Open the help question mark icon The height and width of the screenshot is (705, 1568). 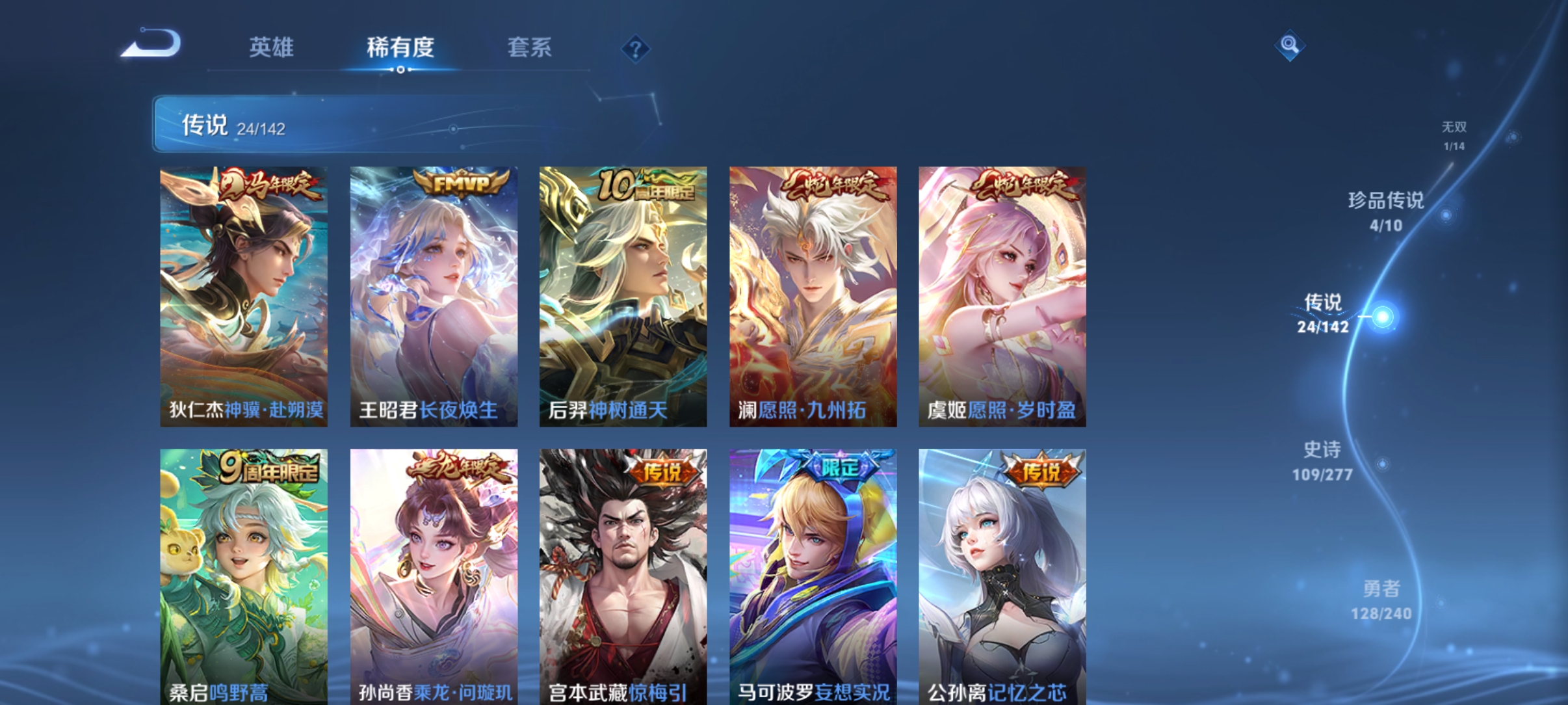point(634,47)
